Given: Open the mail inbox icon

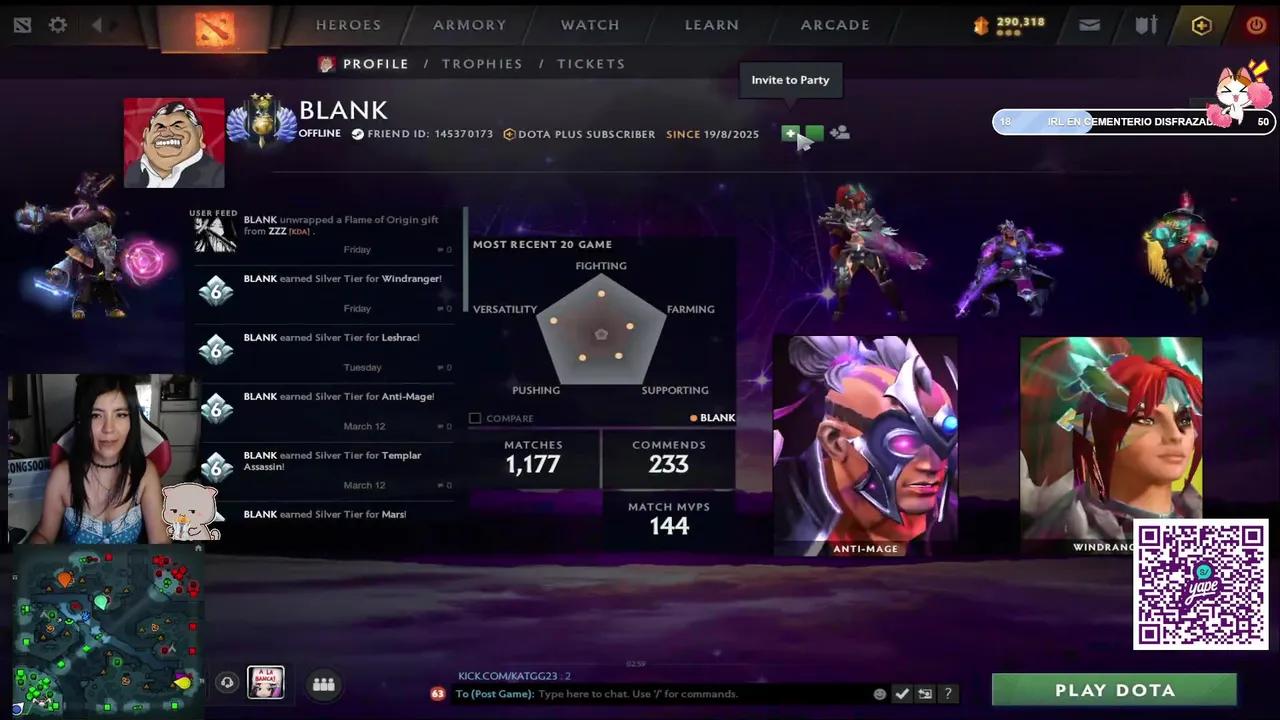Looking at the screenshot, I should coord(1089,24).
